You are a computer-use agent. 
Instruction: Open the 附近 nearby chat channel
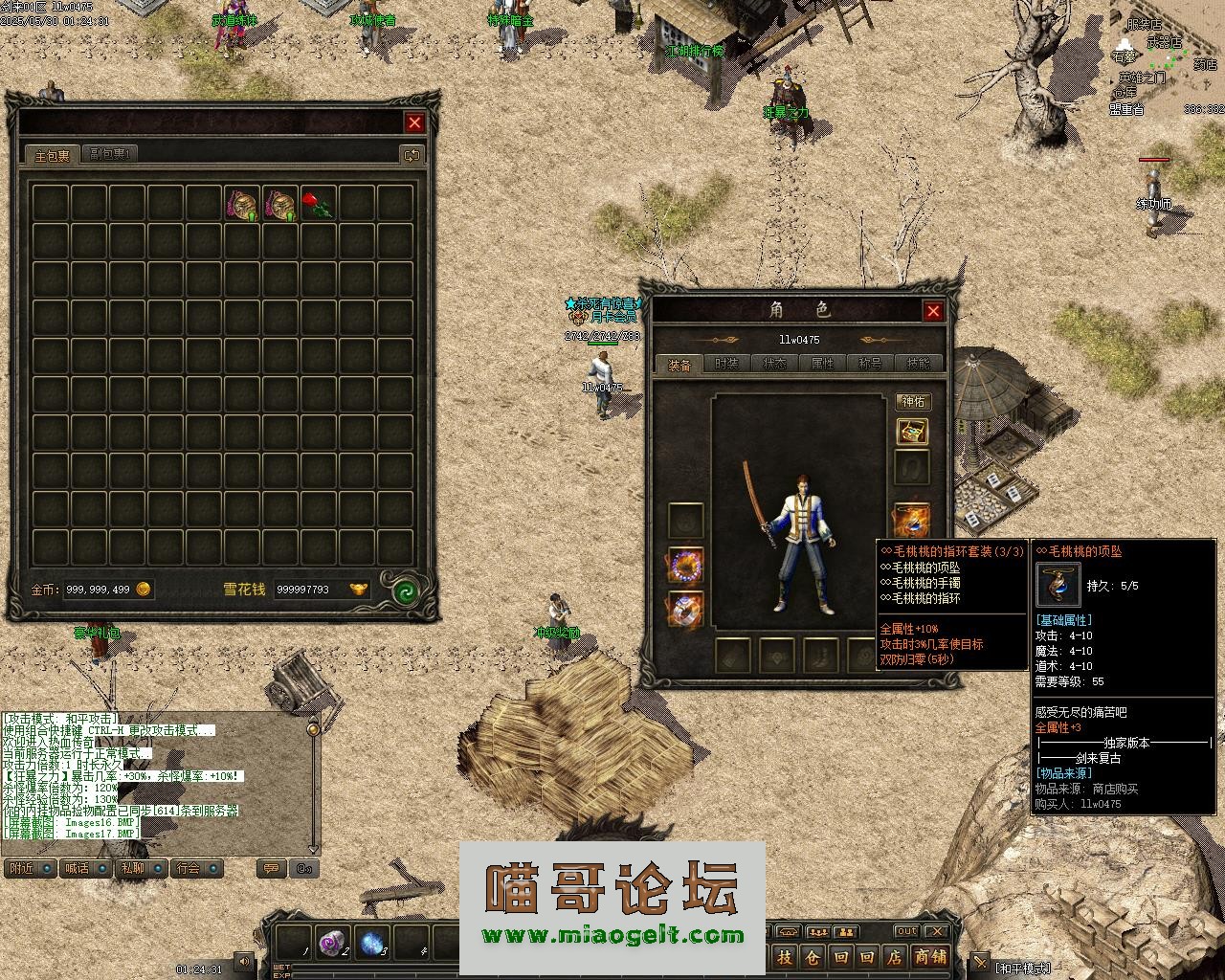[x=22, y=868]
